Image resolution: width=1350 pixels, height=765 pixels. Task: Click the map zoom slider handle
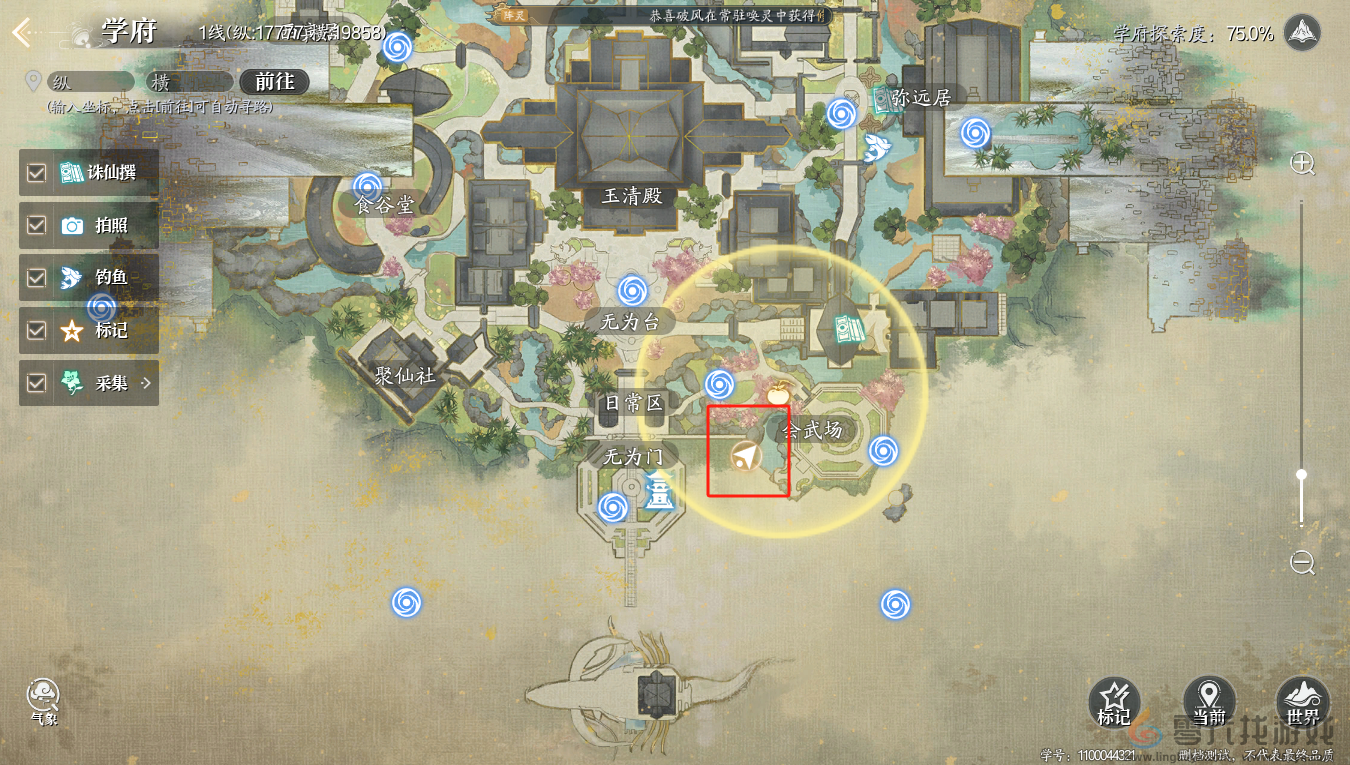(x=1301, y=475)
